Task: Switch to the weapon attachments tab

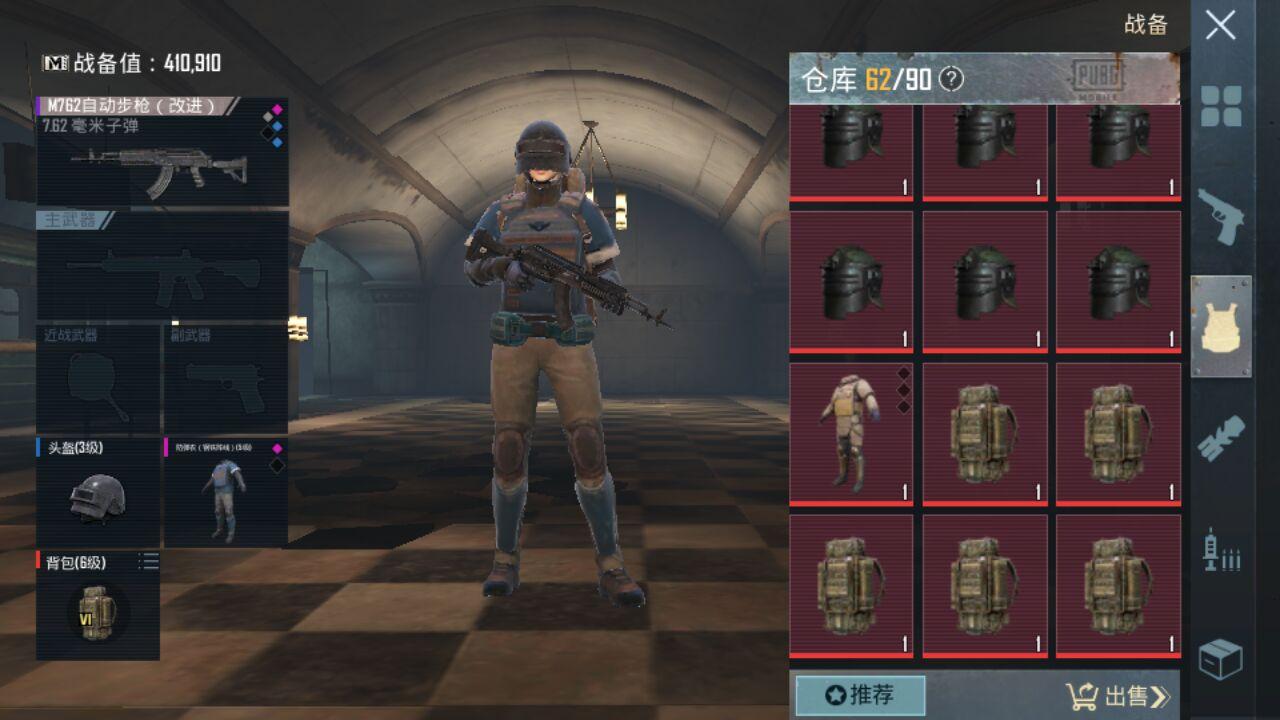Action: pyautogui.click(x=1221, y=438)
